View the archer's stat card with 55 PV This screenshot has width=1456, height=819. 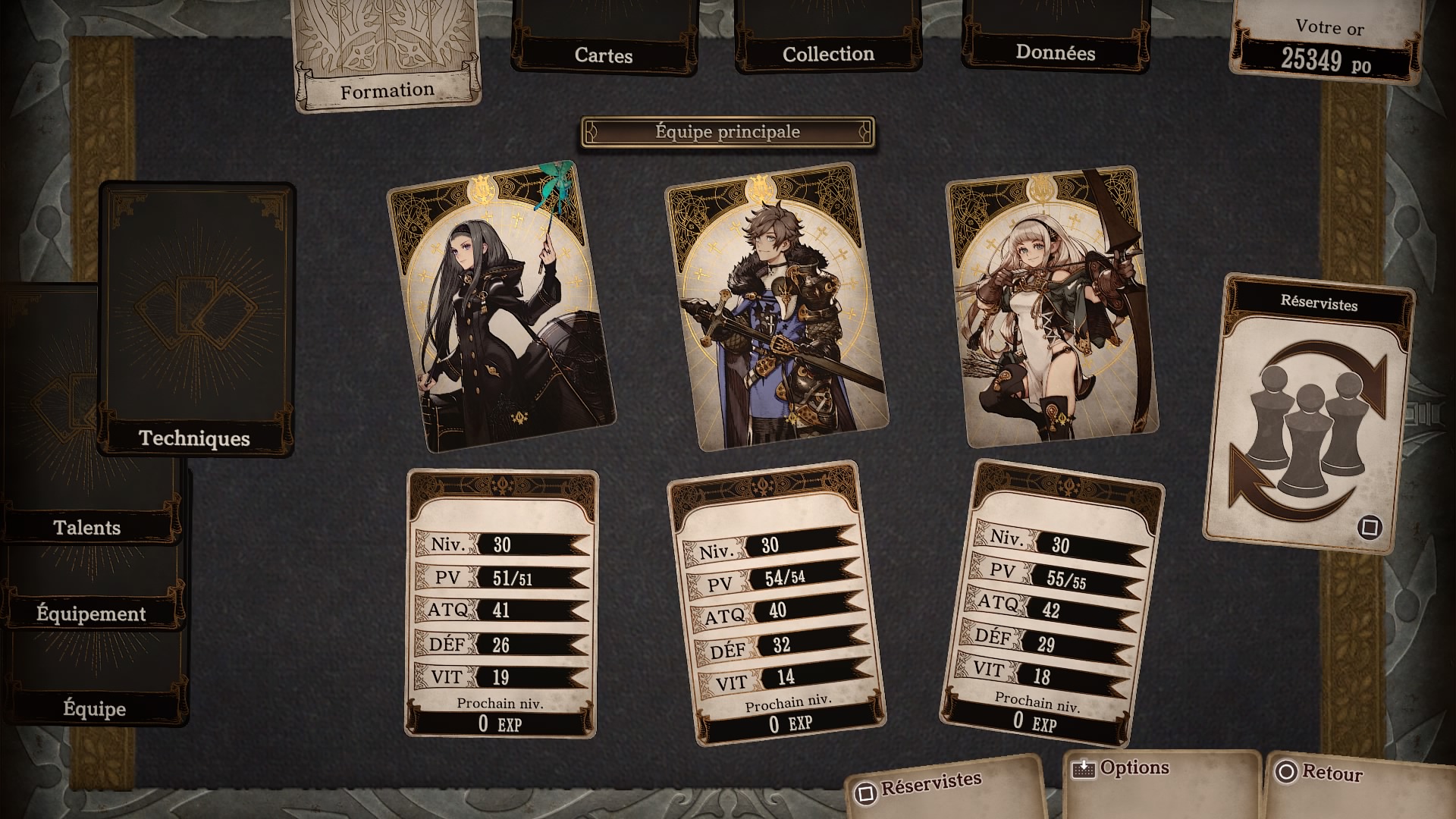coord(1053,604)
